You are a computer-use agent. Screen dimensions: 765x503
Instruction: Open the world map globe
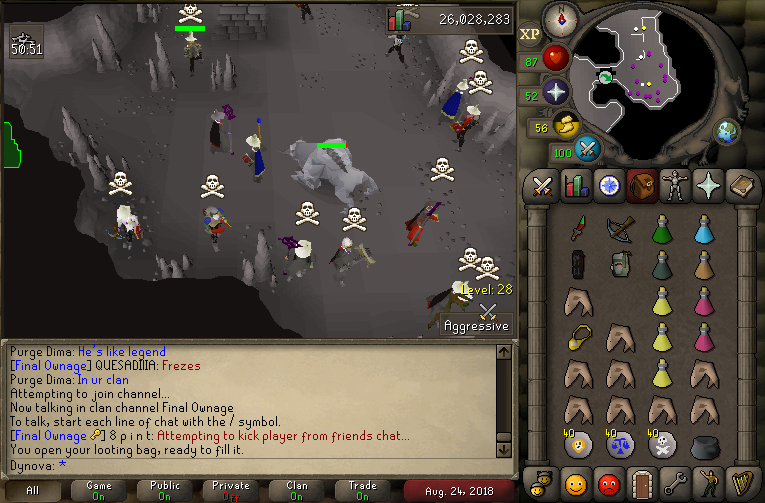coord(726,131)
